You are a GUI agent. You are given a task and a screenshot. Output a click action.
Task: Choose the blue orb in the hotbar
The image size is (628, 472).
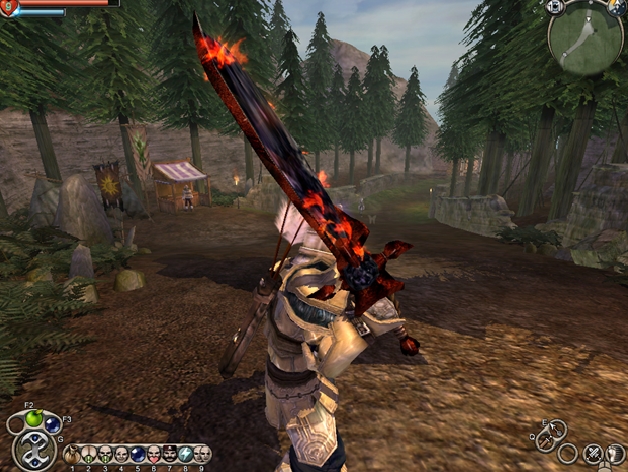(x=138, y=455)
